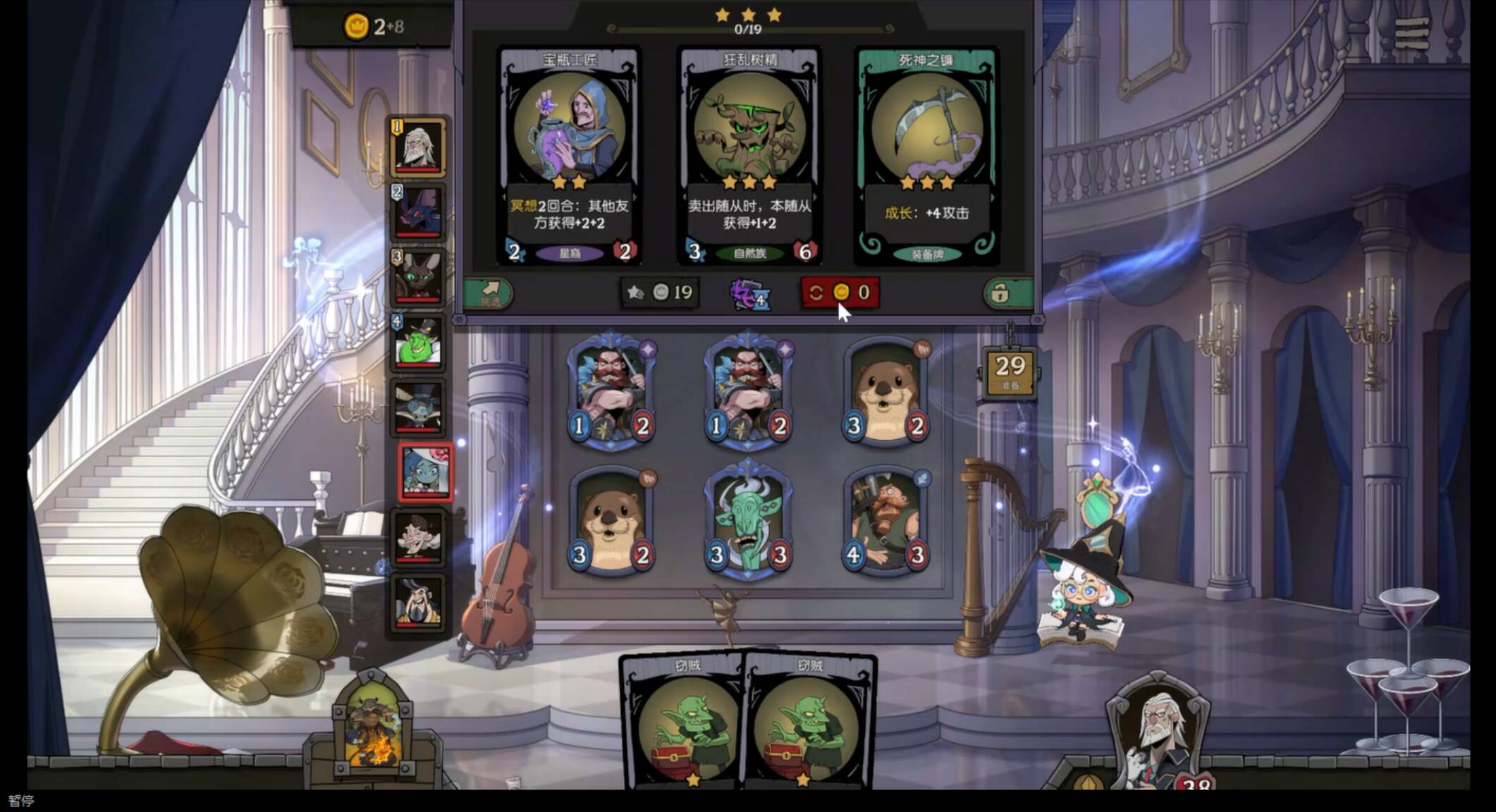
Task: View the rank 2 dark dragon player portrait
Action: coord(419,212)
